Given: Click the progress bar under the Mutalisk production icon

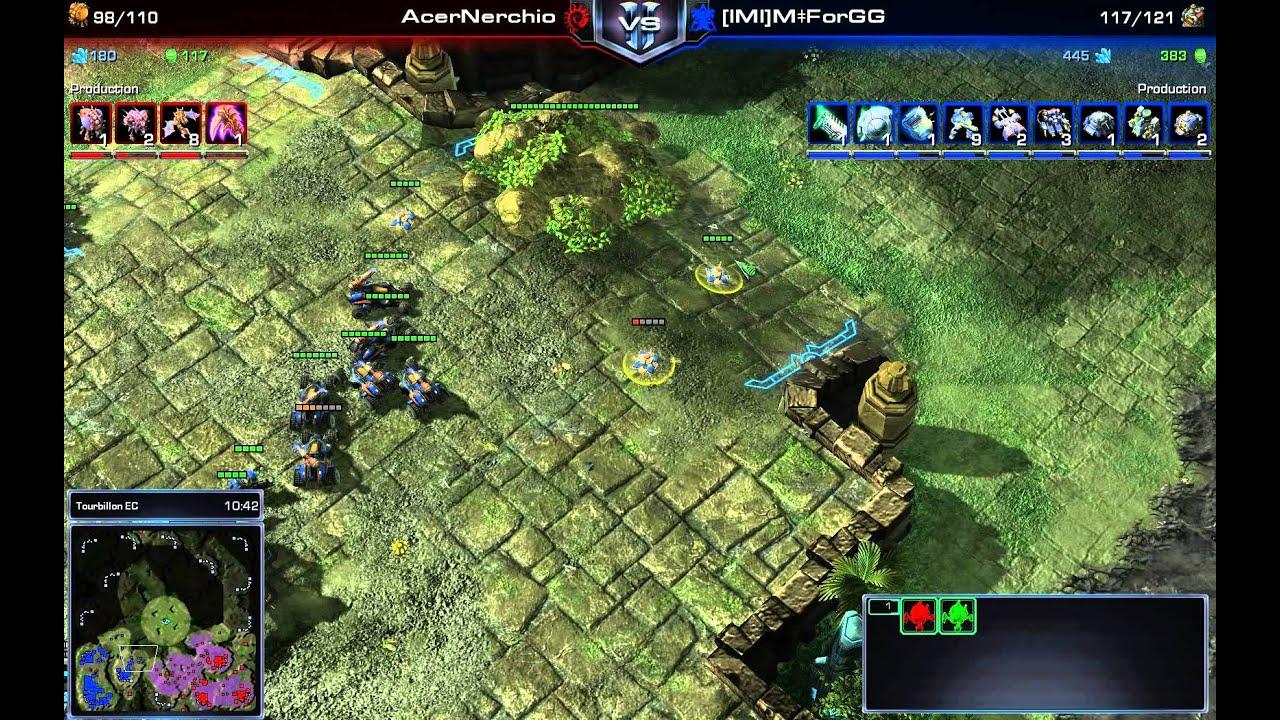Looking at the screenshot, I should point(180,156).
